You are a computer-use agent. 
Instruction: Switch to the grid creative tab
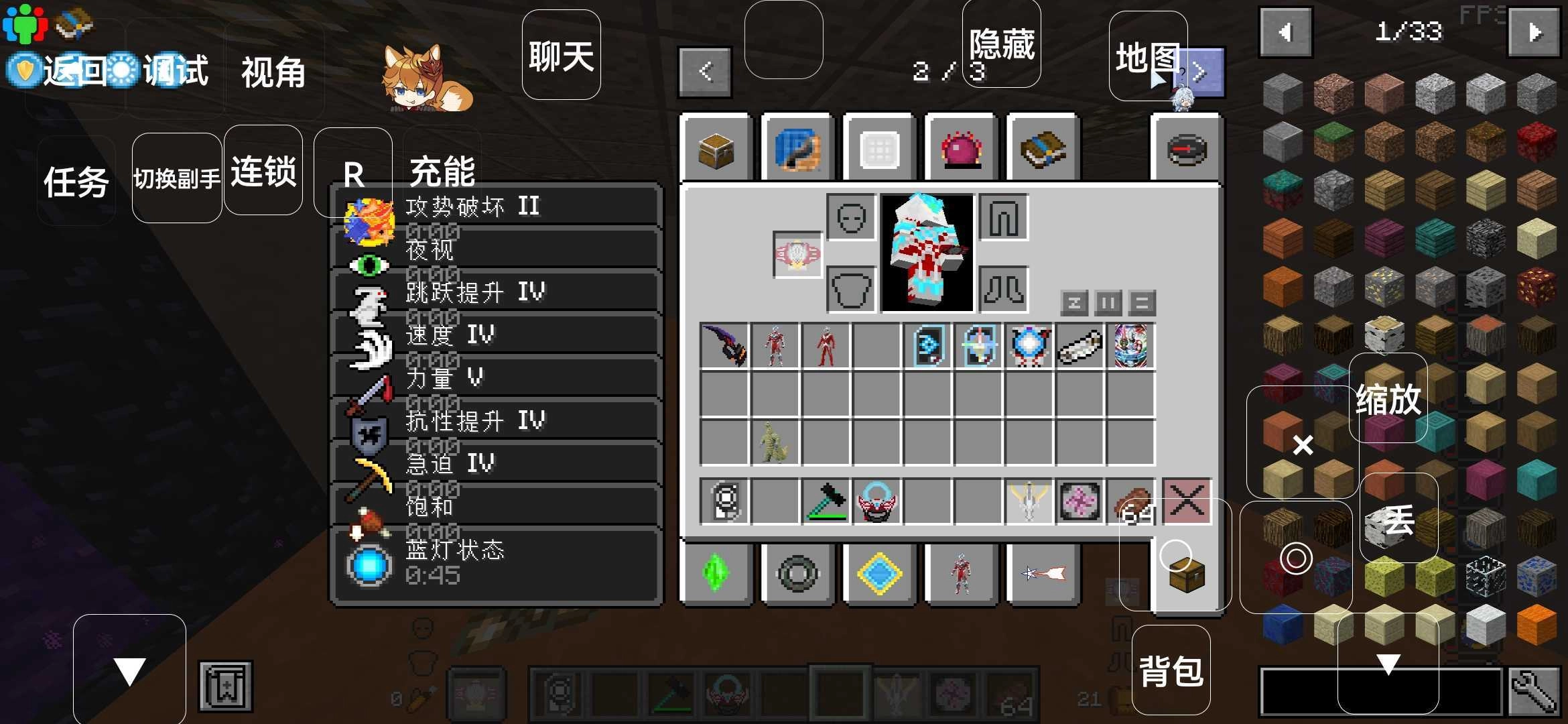[878, 149]
